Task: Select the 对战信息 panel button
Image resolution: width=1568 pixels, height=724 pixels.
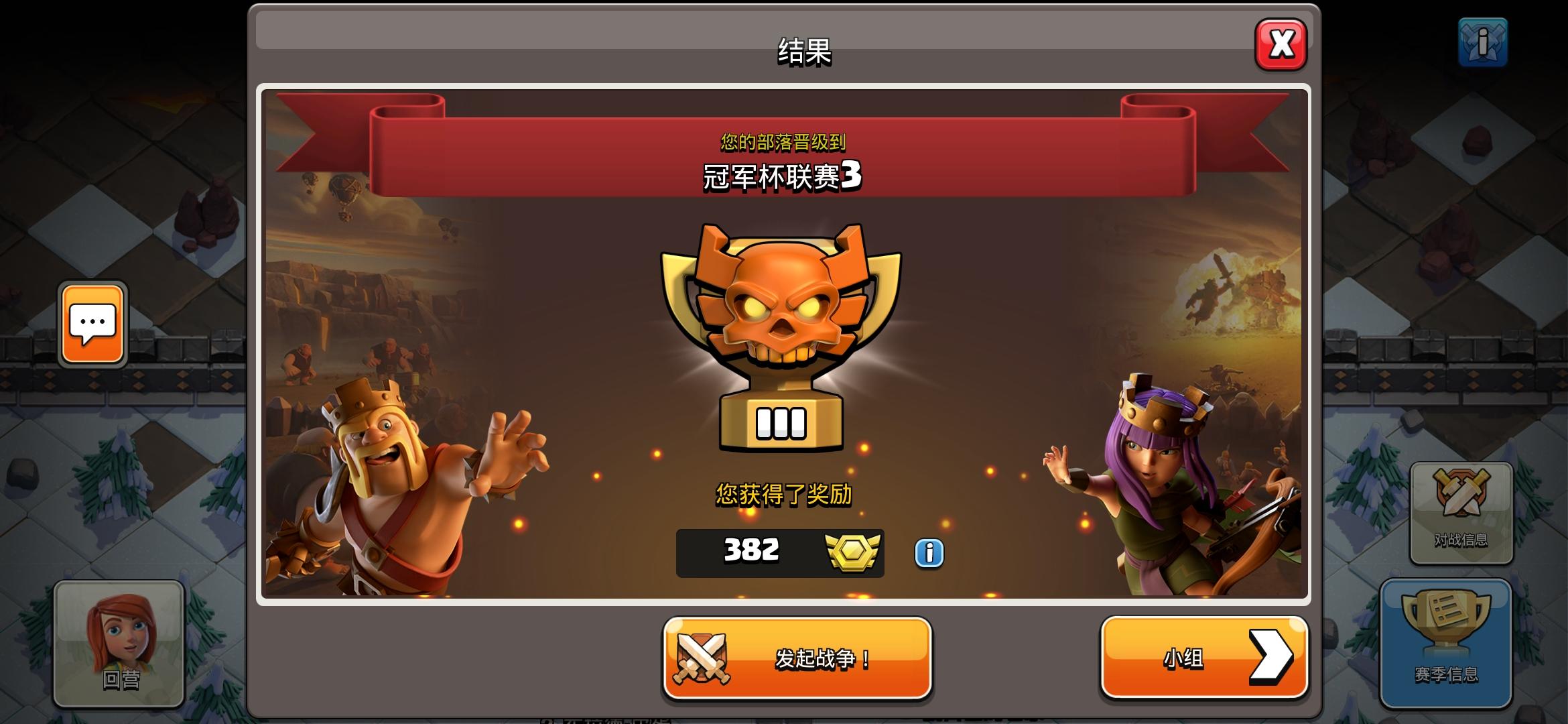Action: pos(1461,513)
